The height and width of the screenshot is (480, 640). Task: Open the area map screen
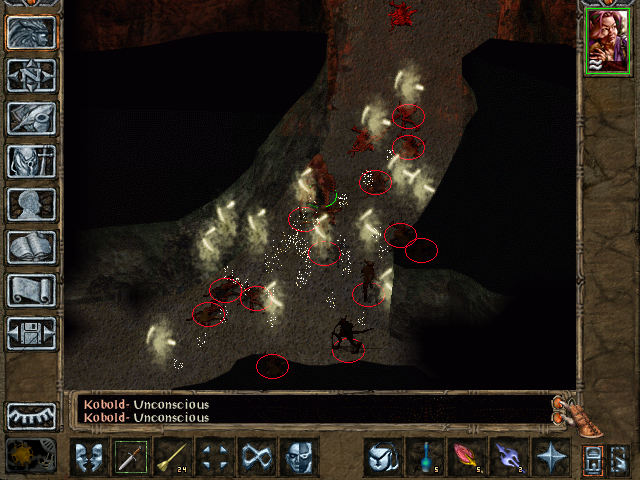pos(31,75)
